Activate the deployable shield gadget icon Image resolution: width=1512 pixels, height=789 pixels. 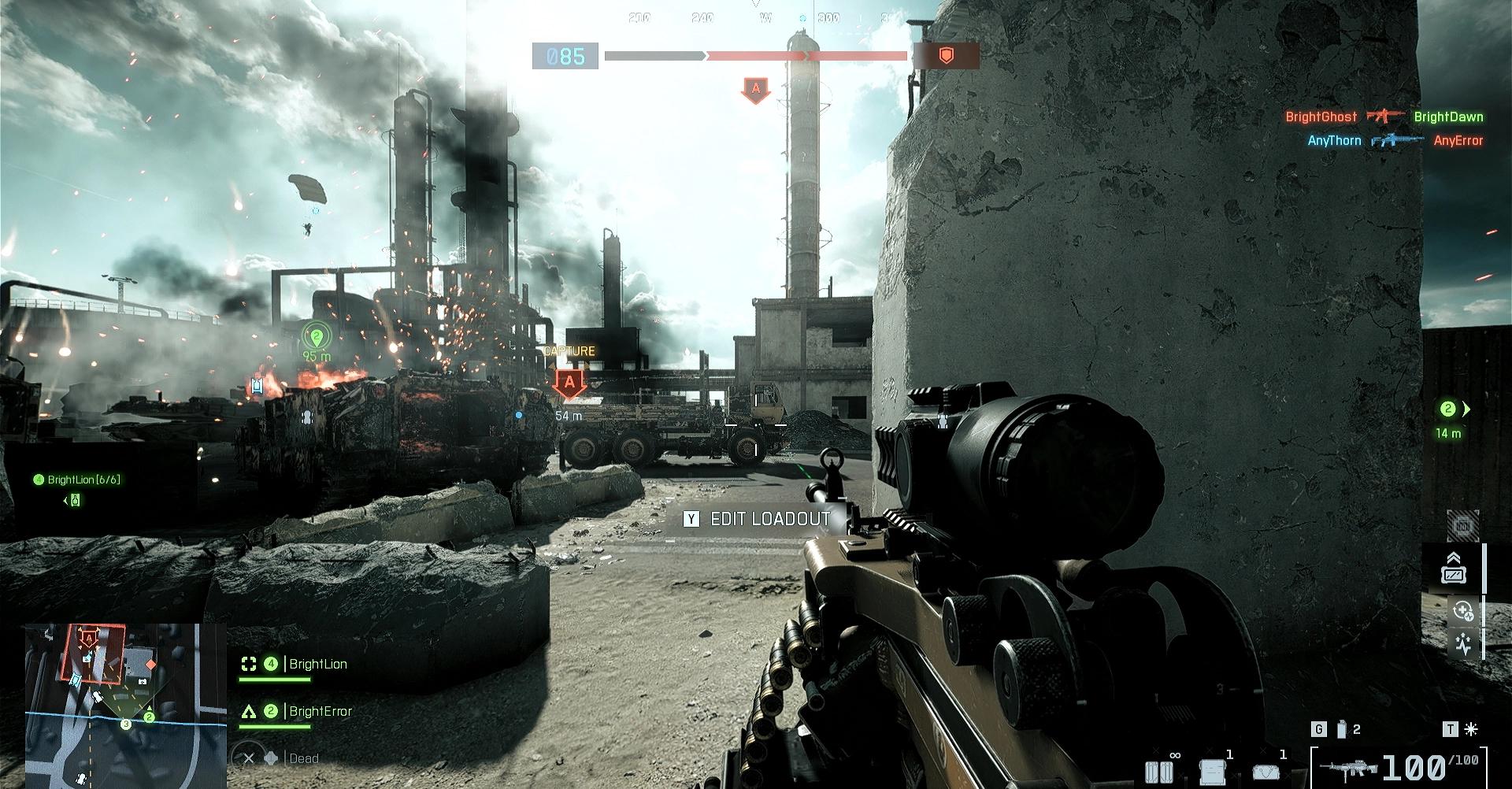pyautogui.click(x=1453, y=569)
